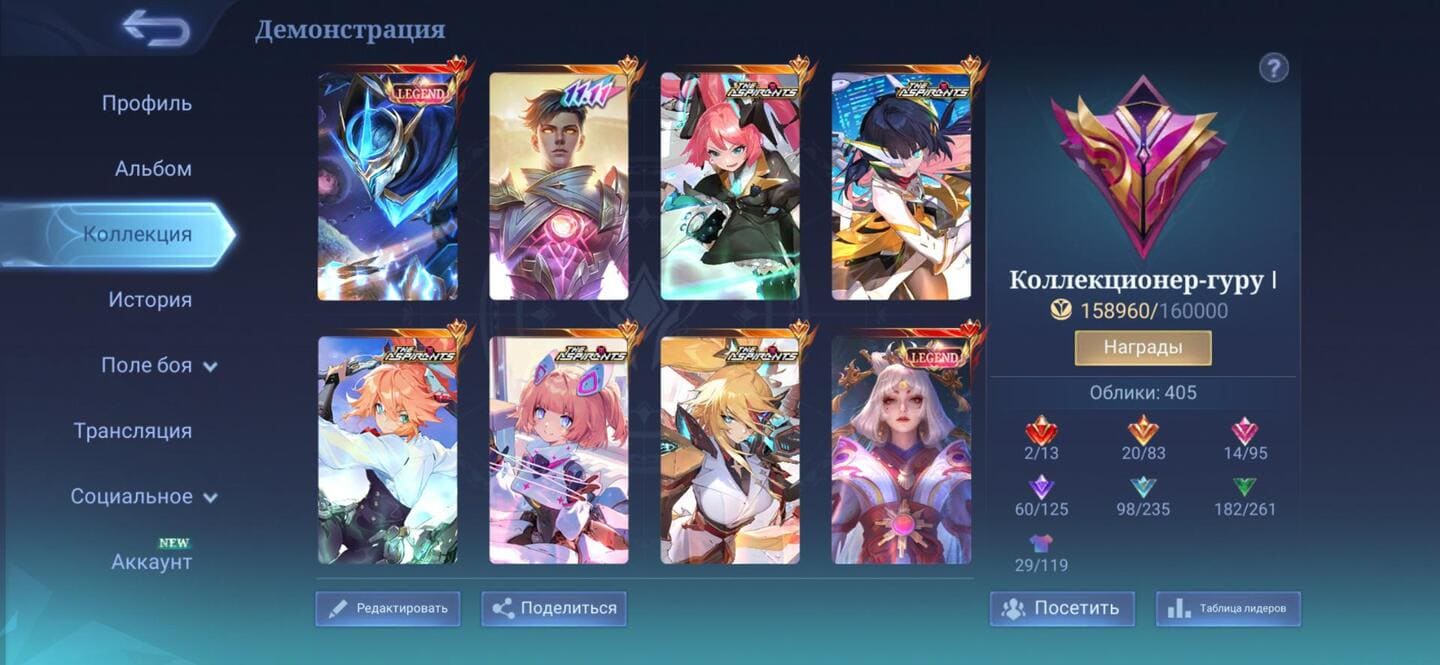Click the Посетить button
Image resolution: width=1440 pixels, height=665 pixels.
point(1062,608)
